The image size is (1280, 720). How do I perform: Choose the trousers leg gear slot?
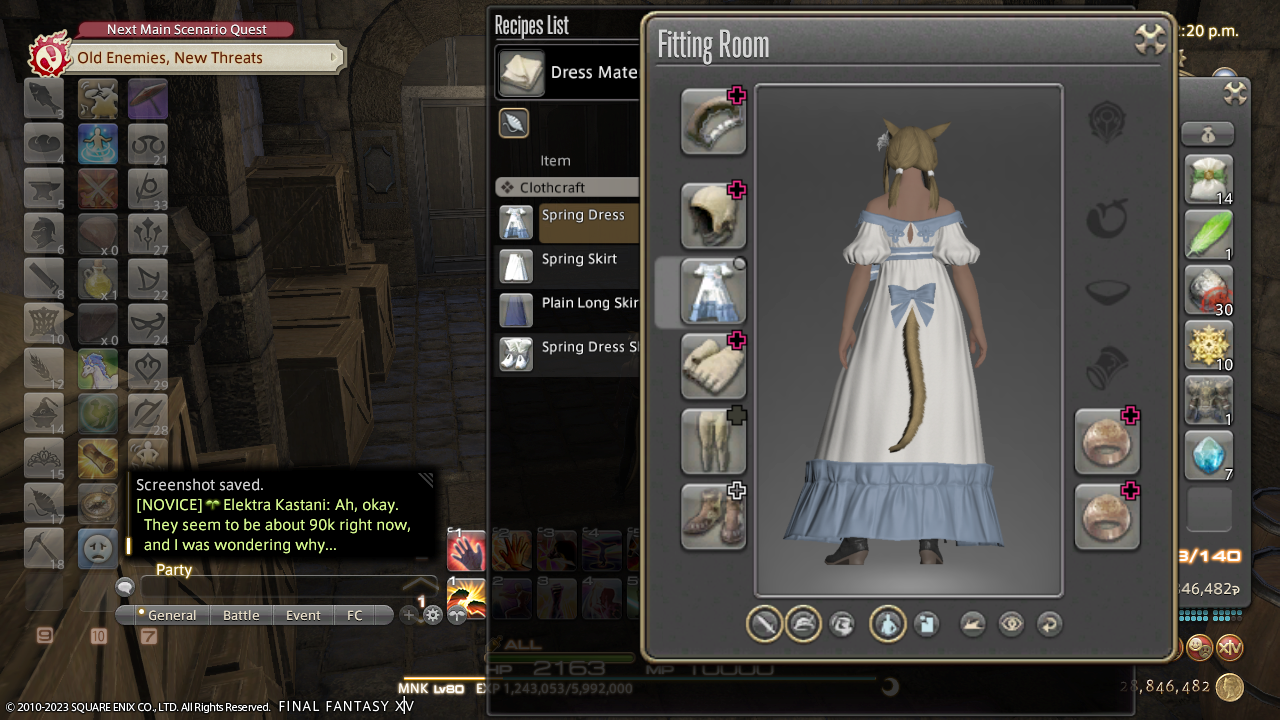point(713,441)
